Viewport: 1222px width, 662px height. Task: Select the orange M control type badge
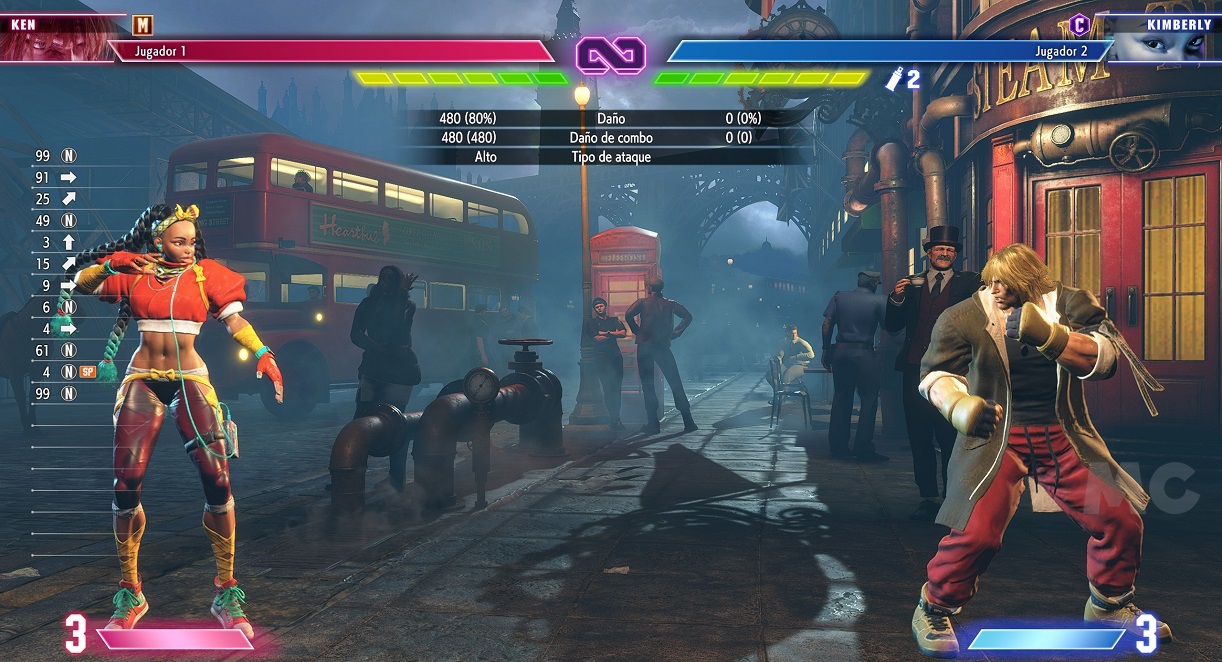[x=143, y=25]
